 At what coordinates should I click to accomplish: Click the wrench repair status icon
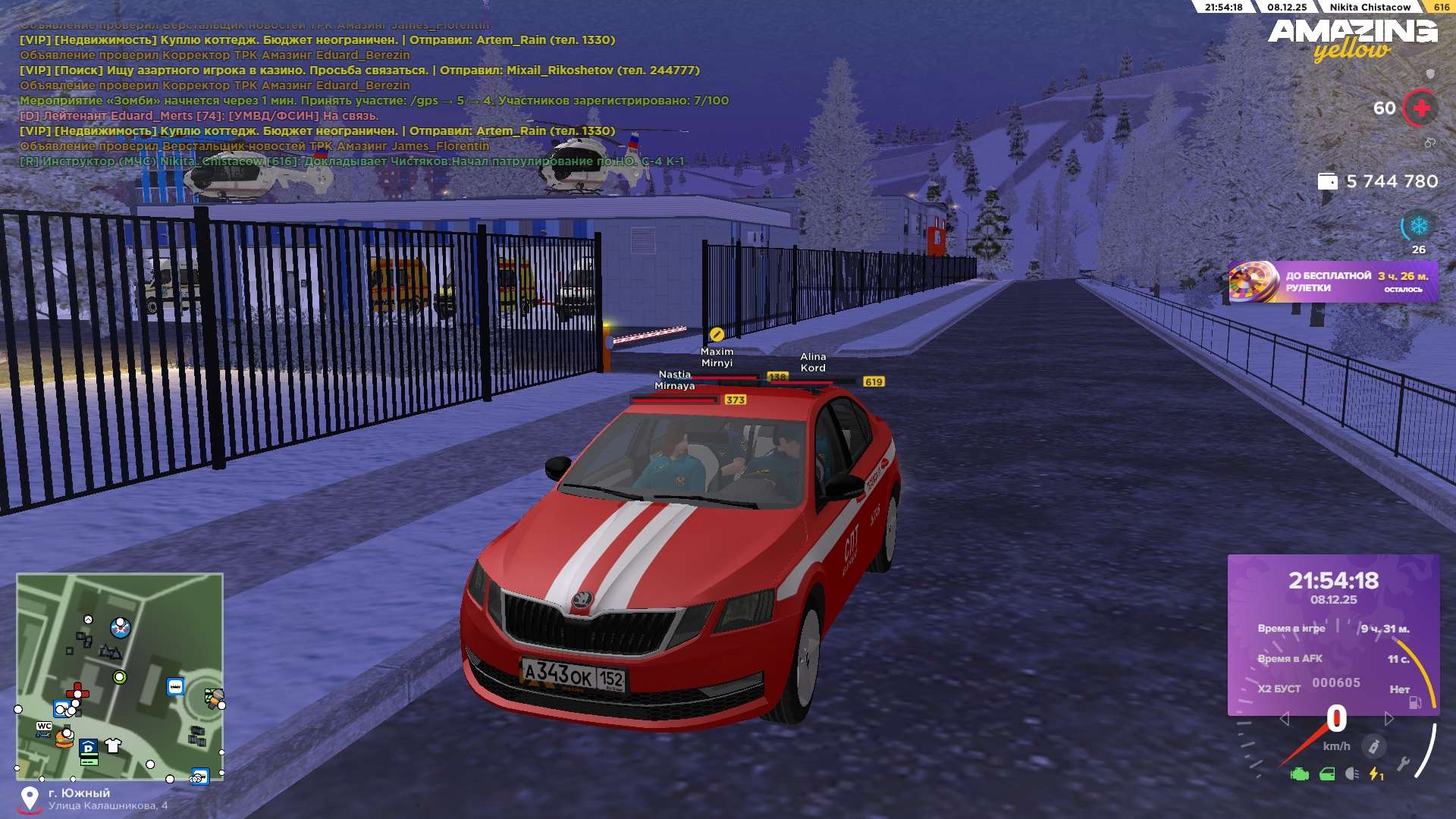(x=1403, y=764)
